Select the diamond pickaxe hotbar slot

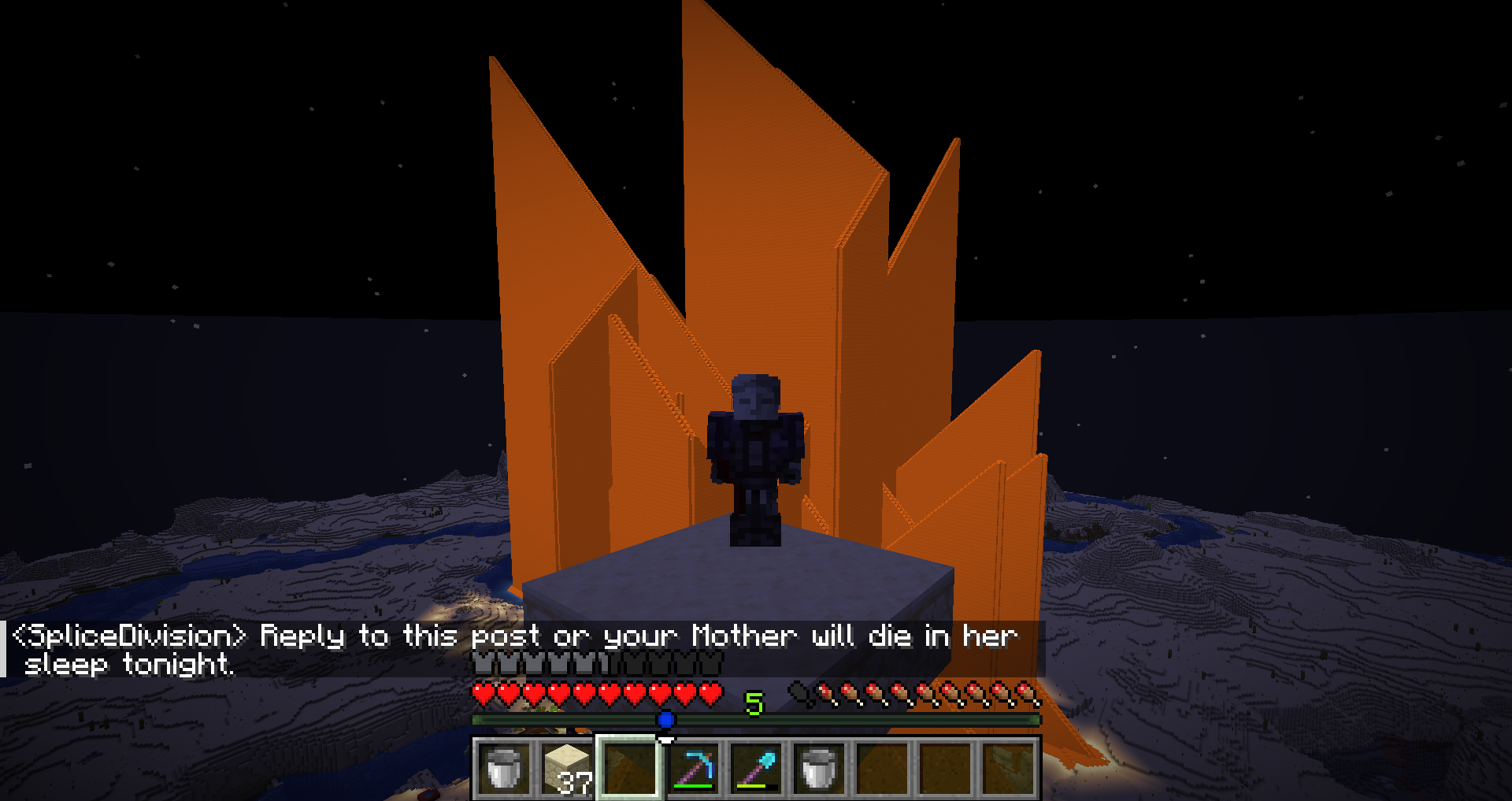coord(693,768)
